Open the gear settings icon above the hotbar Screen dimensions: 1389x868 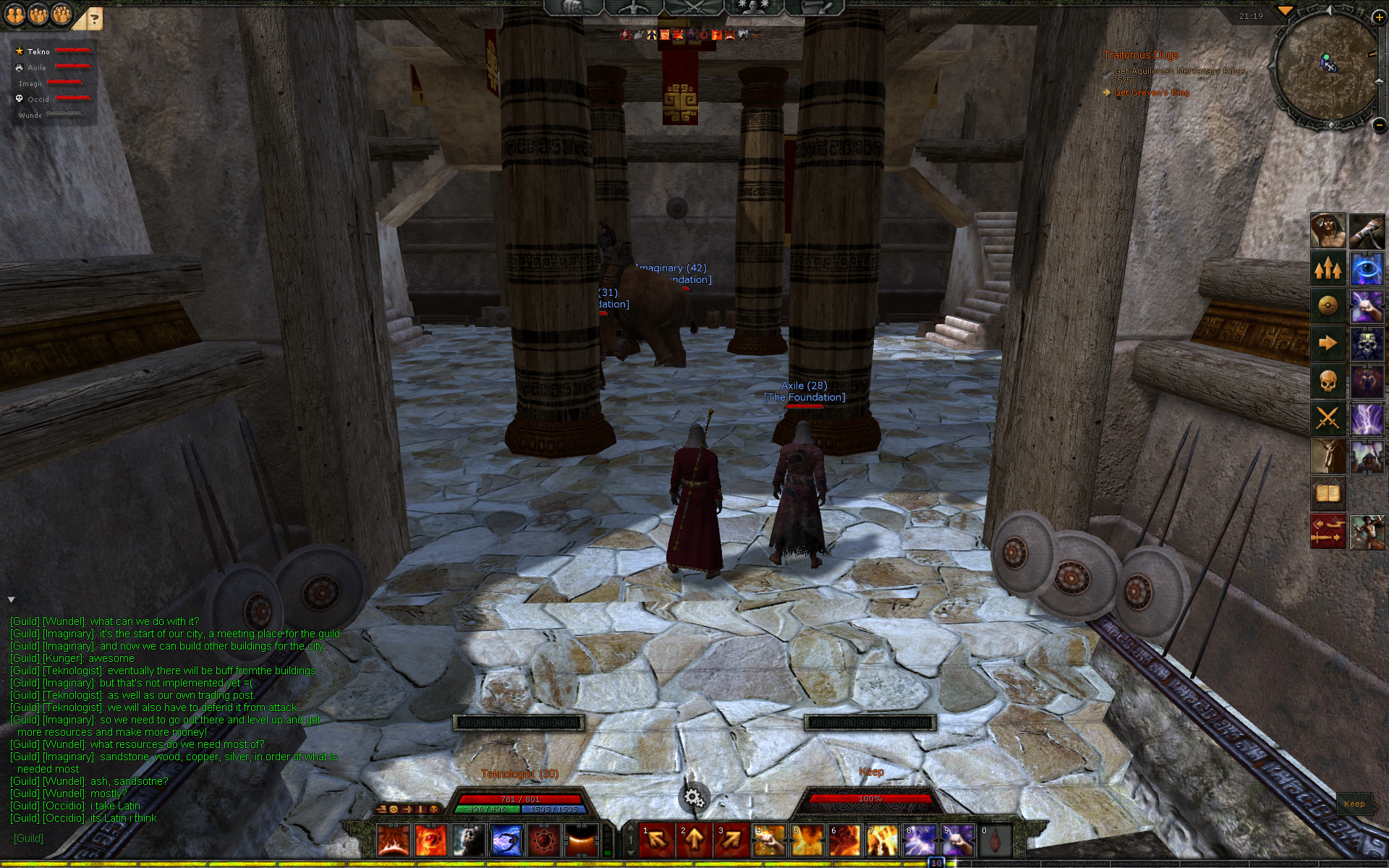(x=694, y=797)
